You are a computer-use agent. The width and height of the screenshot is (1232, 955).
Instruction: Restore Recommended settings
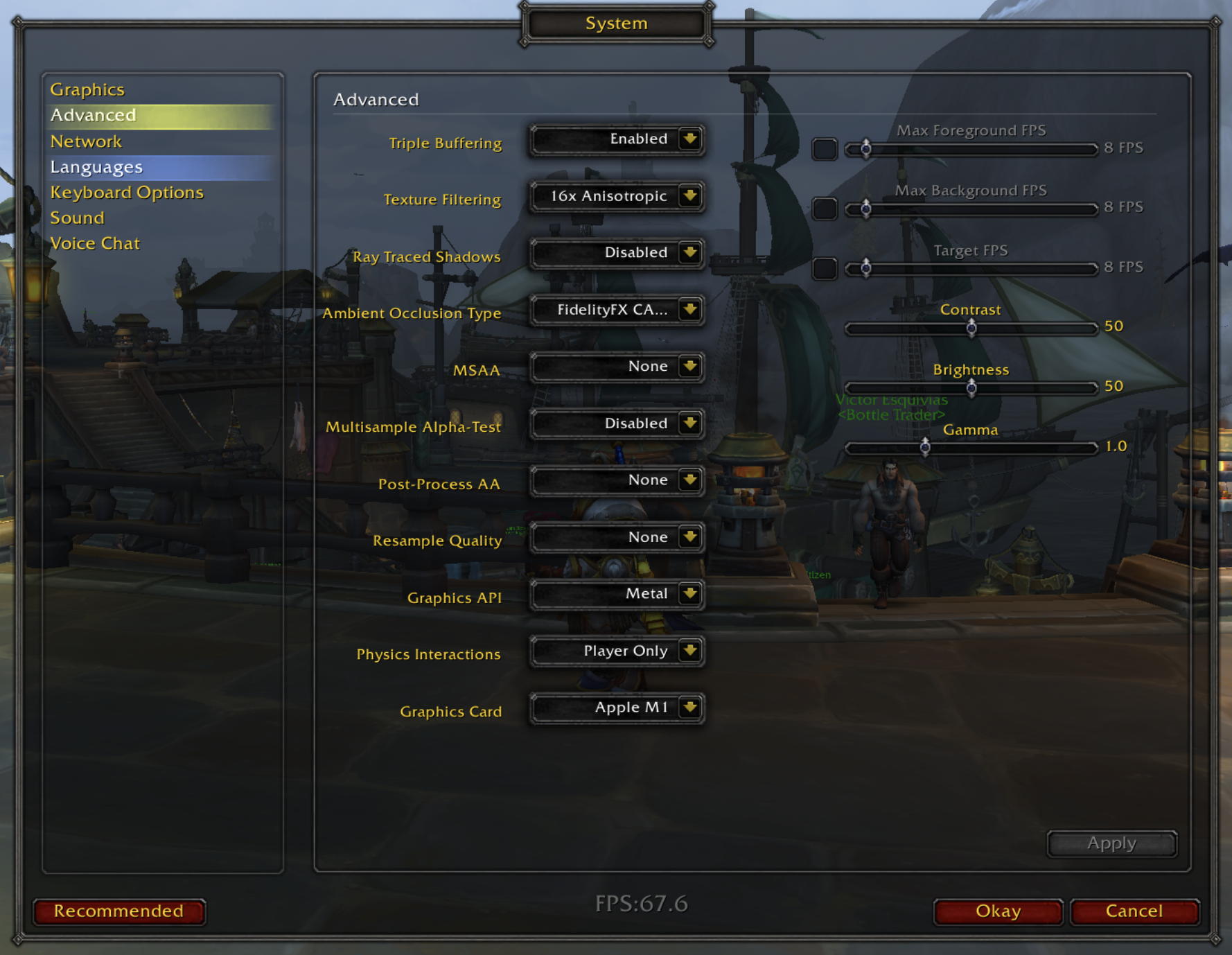point(119,911)
